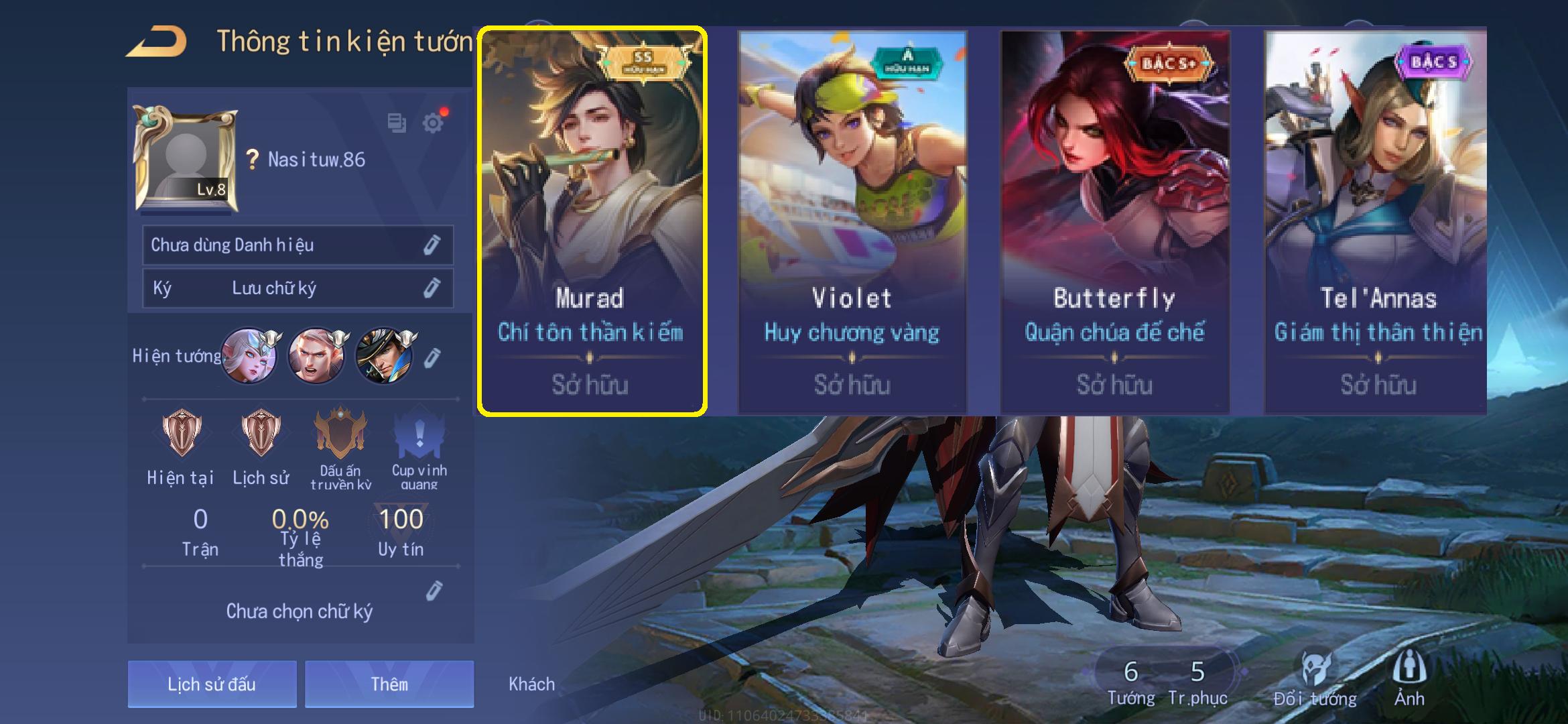Open Dấu ấn truyền kỳ emblem
This screenshot has height=724, width=1568.
[x=340, y=434]
